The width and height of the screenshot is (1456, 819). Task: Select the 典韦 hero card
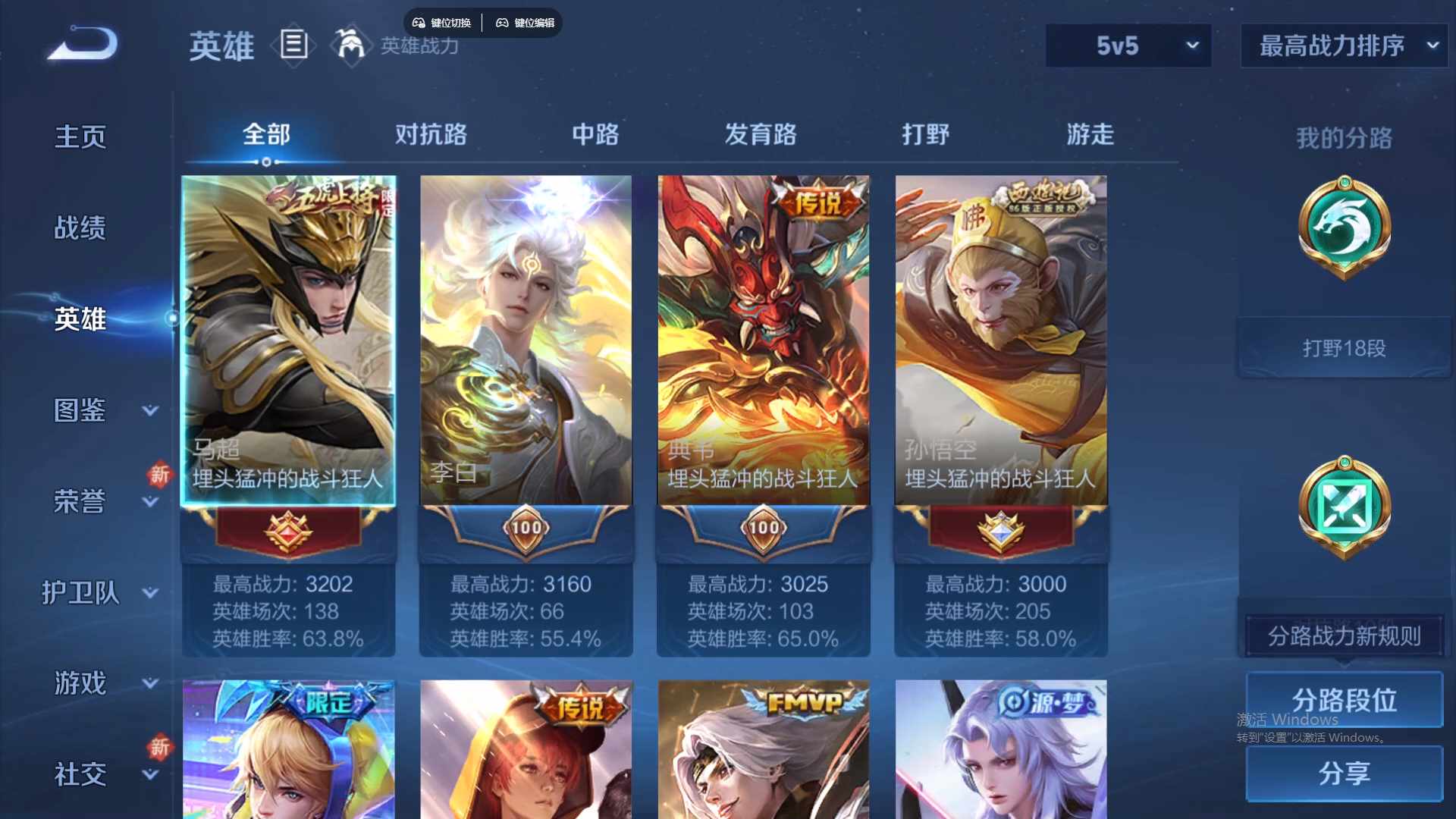tap(763, 341)
